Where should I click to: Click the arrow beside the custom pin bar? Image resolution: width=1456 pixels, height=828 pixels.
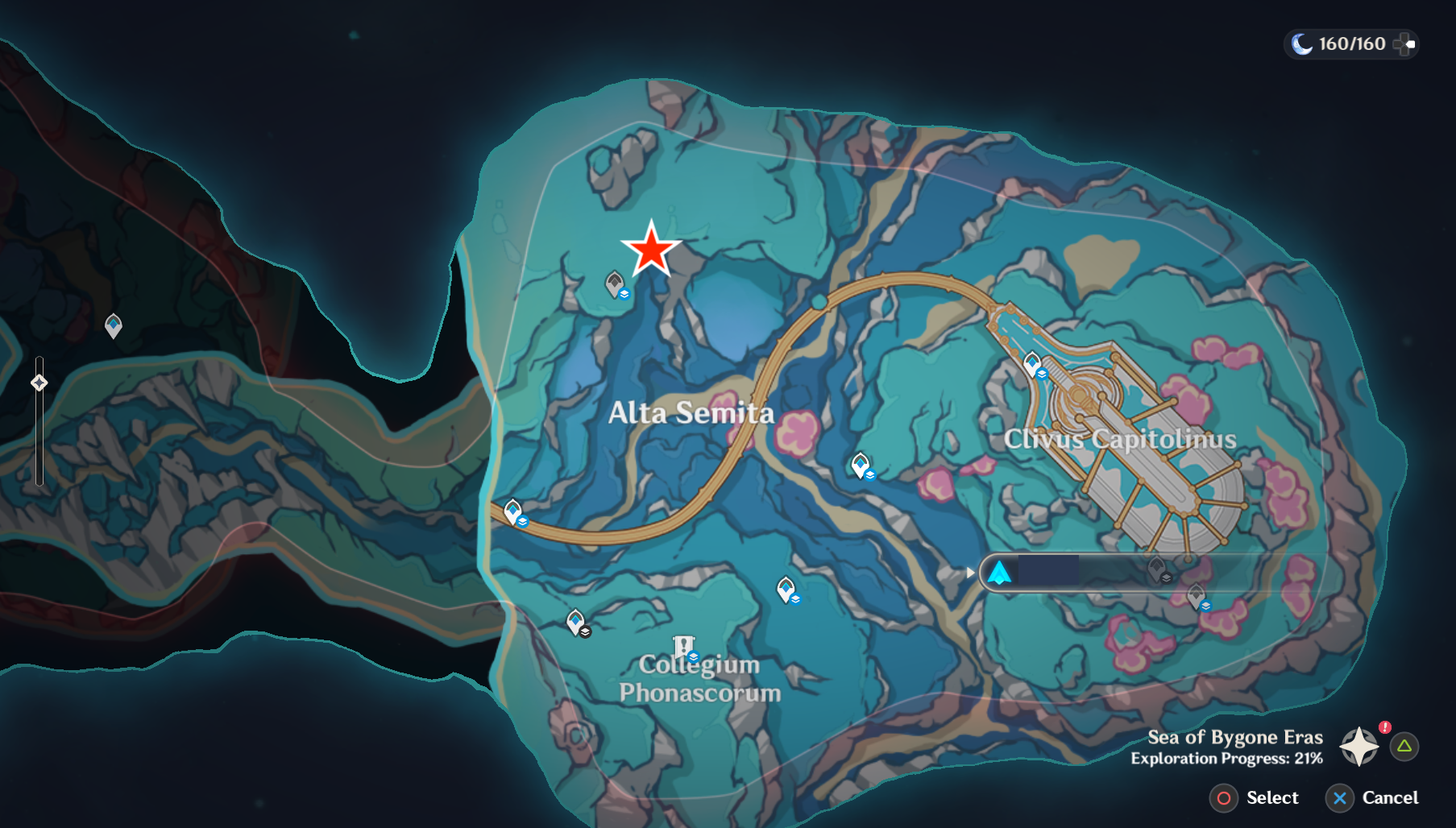click(970, 574)
